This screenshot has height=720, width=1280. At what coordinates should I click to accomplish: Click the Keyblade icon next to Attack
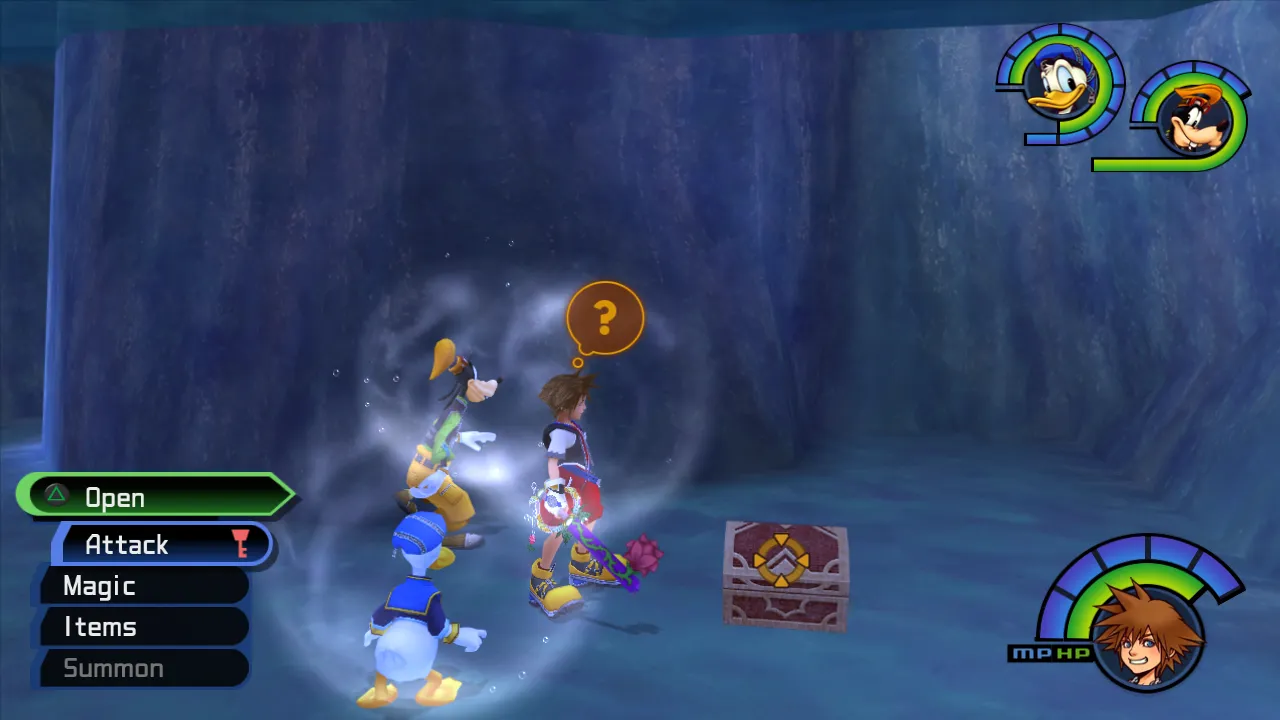click(240, 544)
